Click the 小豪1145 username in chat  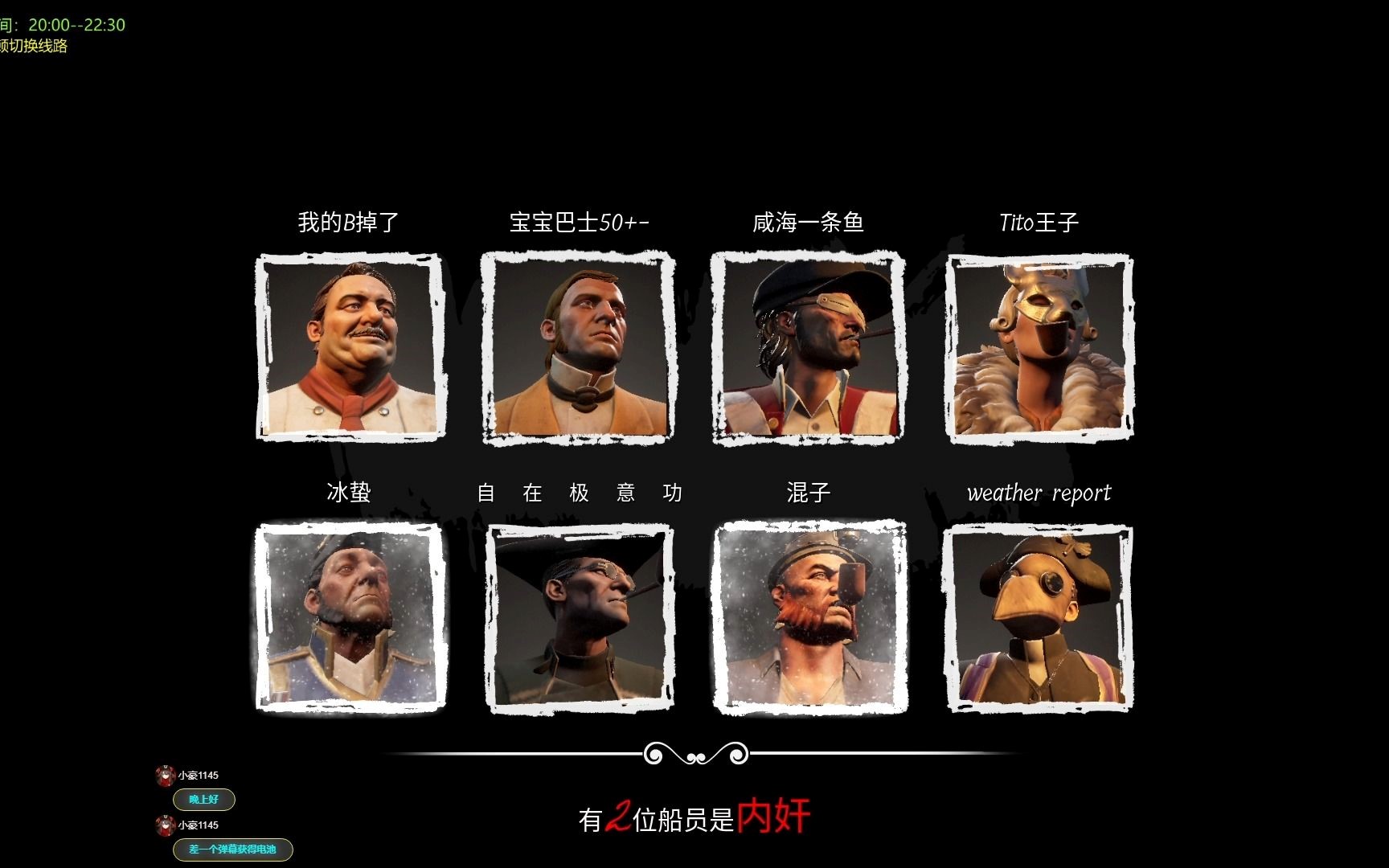point(198,774)
